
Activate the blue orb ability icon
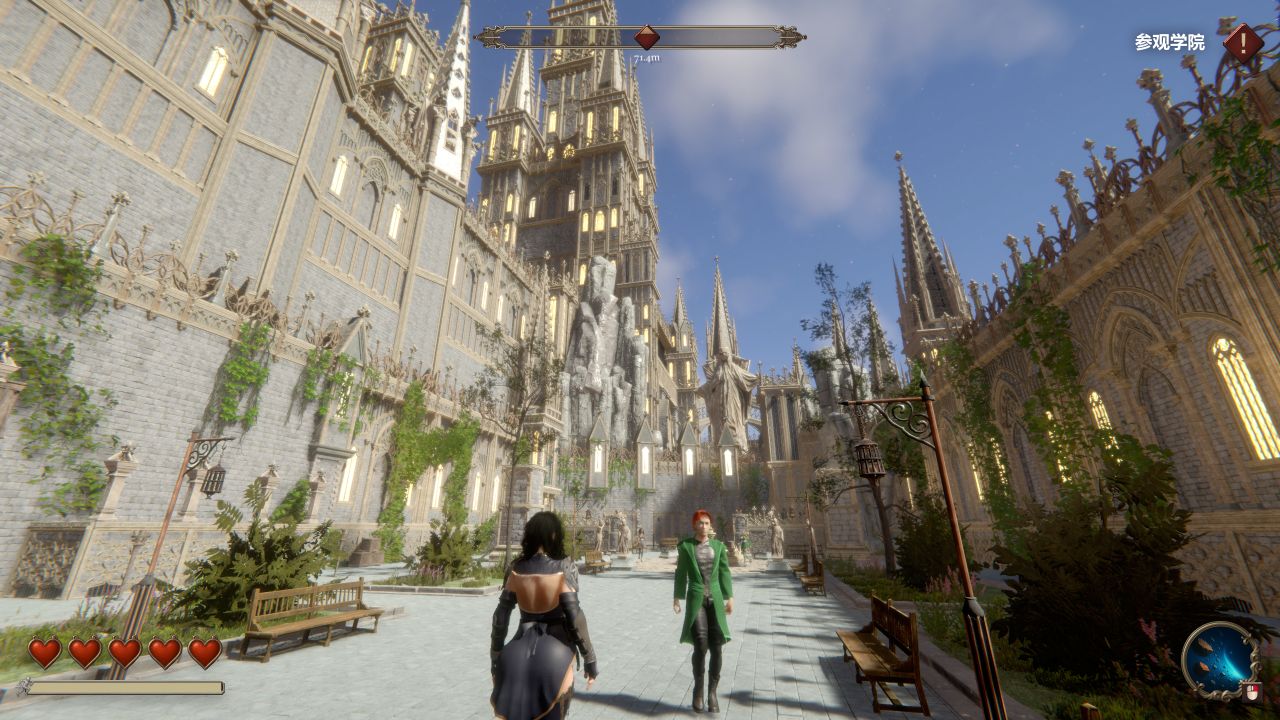point(1220,659)
